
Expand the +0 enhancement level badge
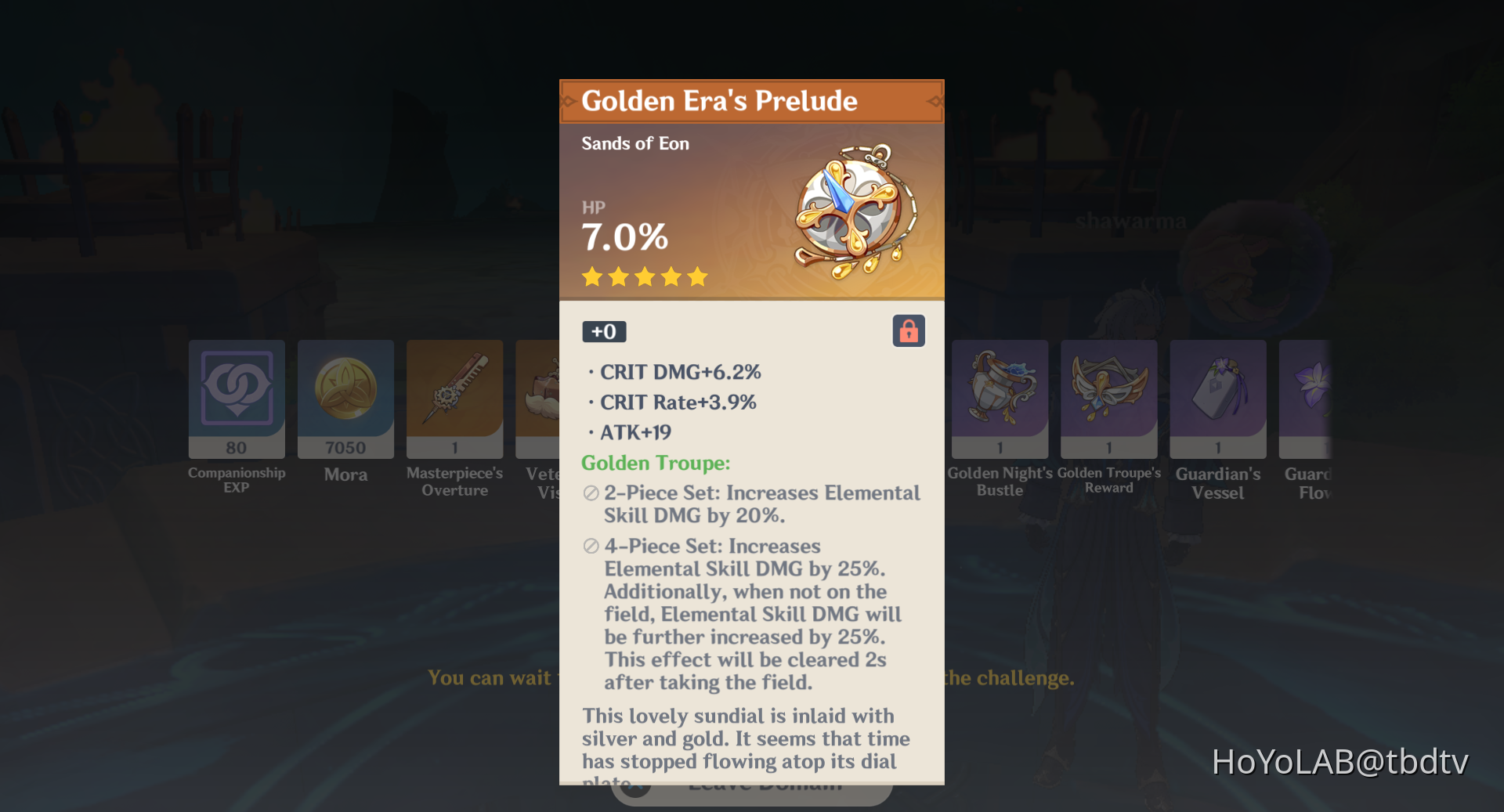603,331
